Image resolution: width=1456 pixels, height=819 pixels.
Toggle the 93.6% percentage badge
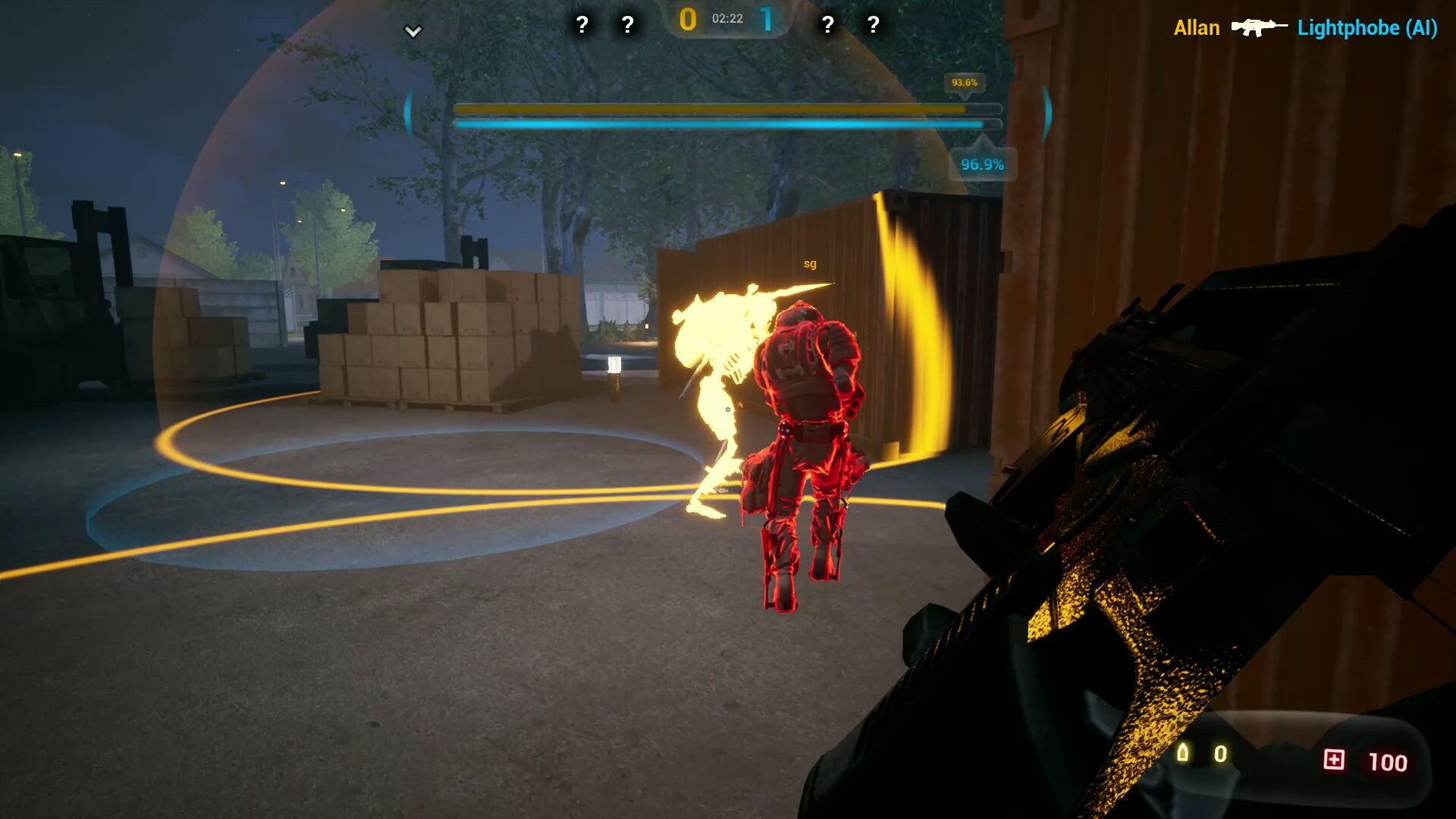(x=965, y=83)
